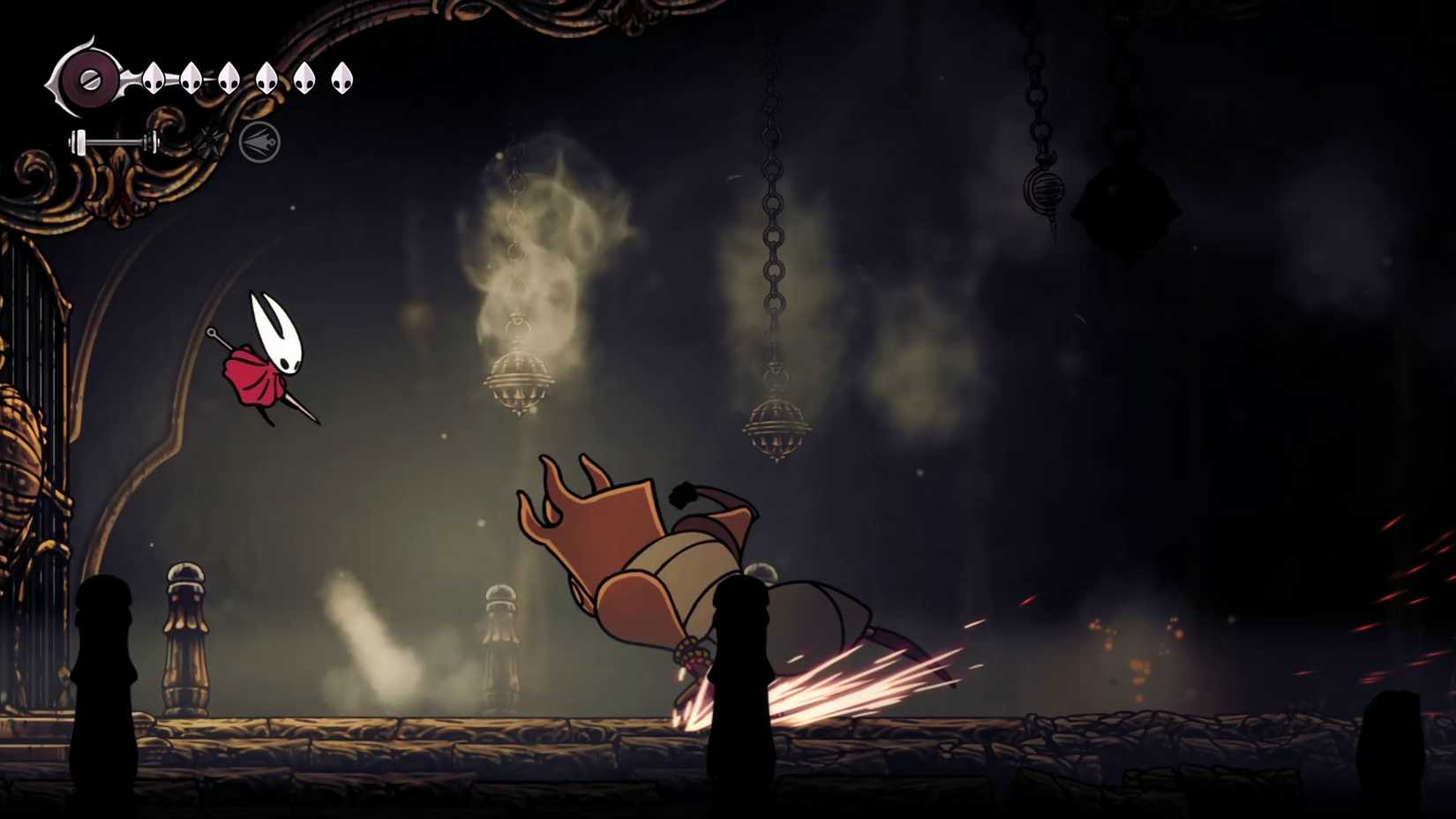Click the last health mask icon
1456x819 pixels.
(x=342, y=78)
